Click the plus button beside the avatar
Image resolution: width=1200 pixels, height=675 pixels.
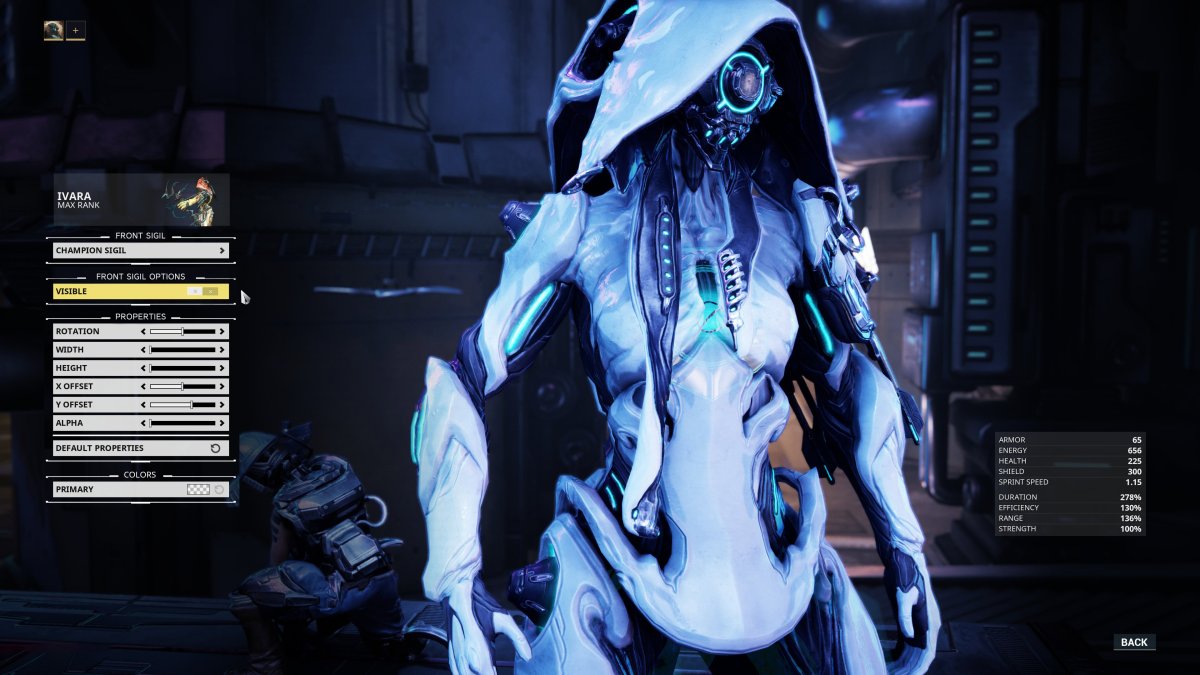point(76,30)
